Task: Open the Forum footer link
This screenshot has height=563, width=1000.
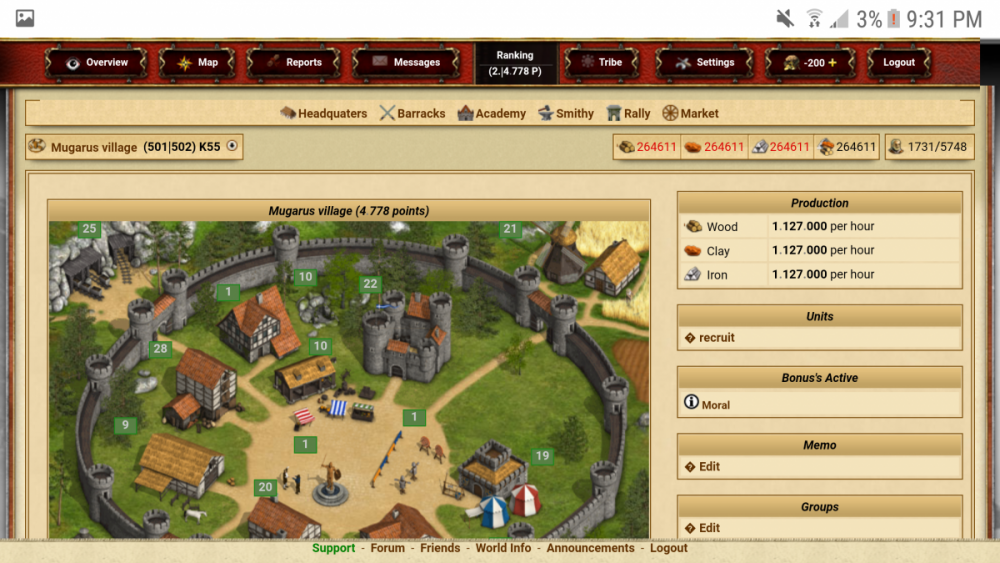Action: [388, 548]
